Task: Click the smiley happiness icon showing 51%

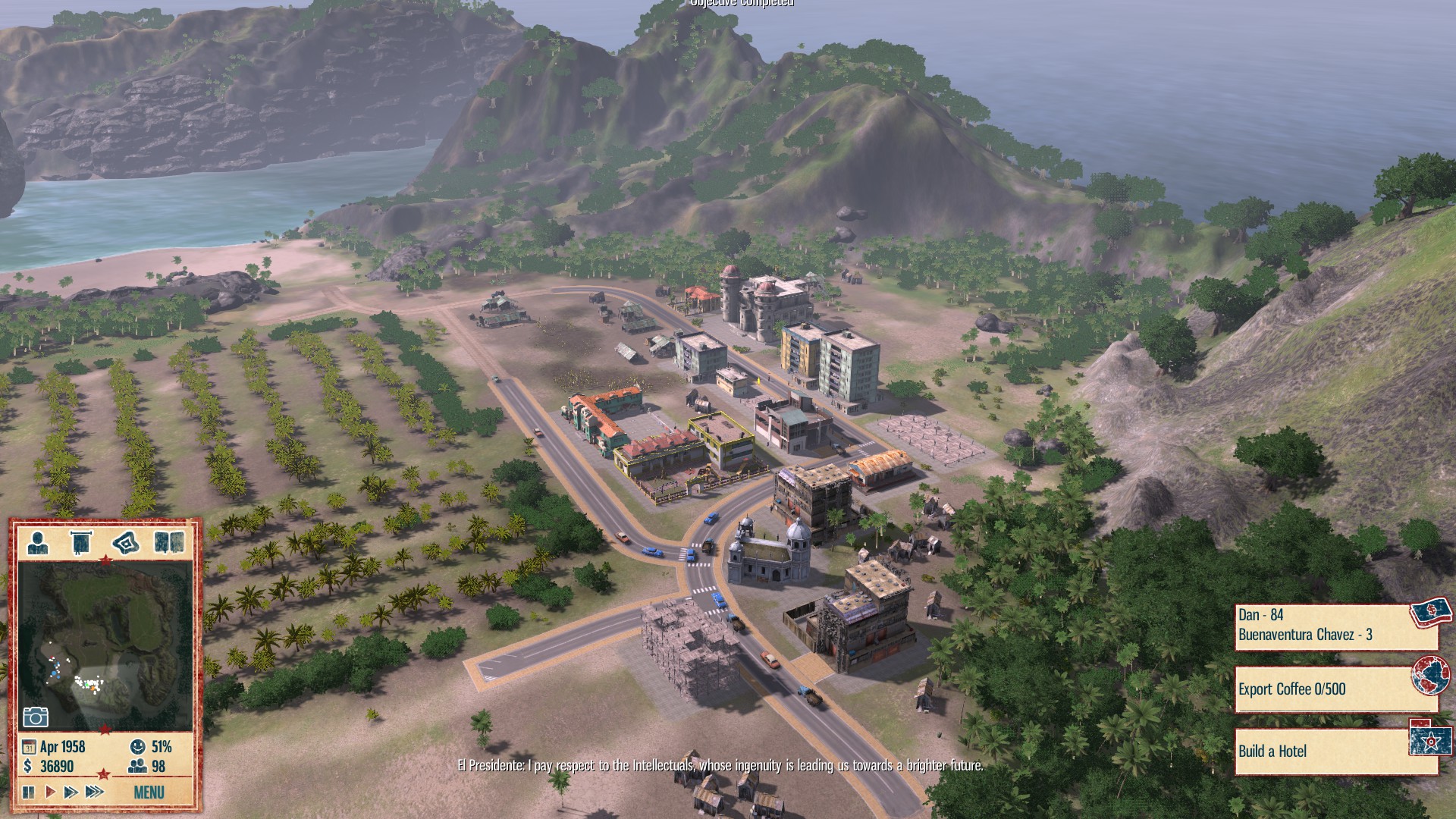Action: 136,747
